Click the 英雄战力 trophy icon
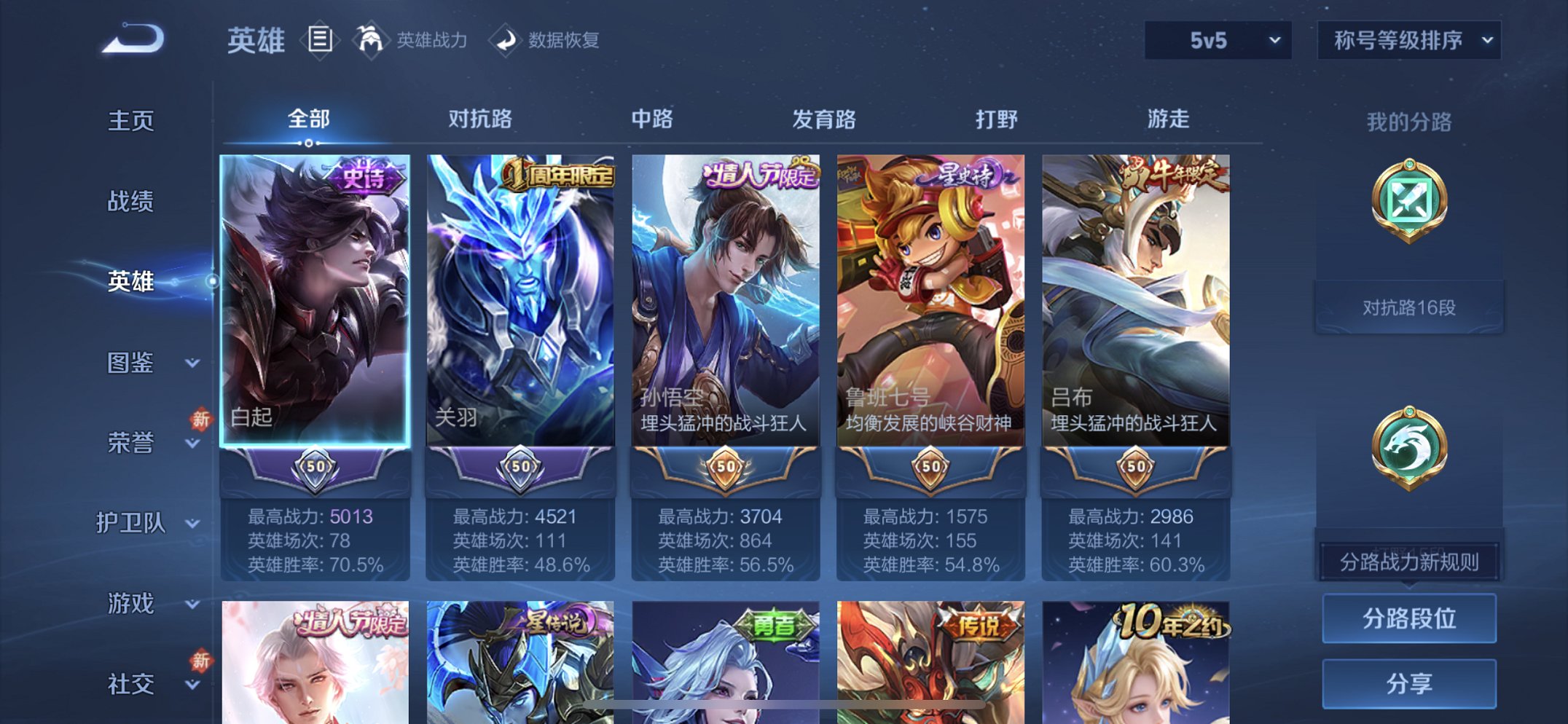1568x724 pixels. [x=372, y=40]
